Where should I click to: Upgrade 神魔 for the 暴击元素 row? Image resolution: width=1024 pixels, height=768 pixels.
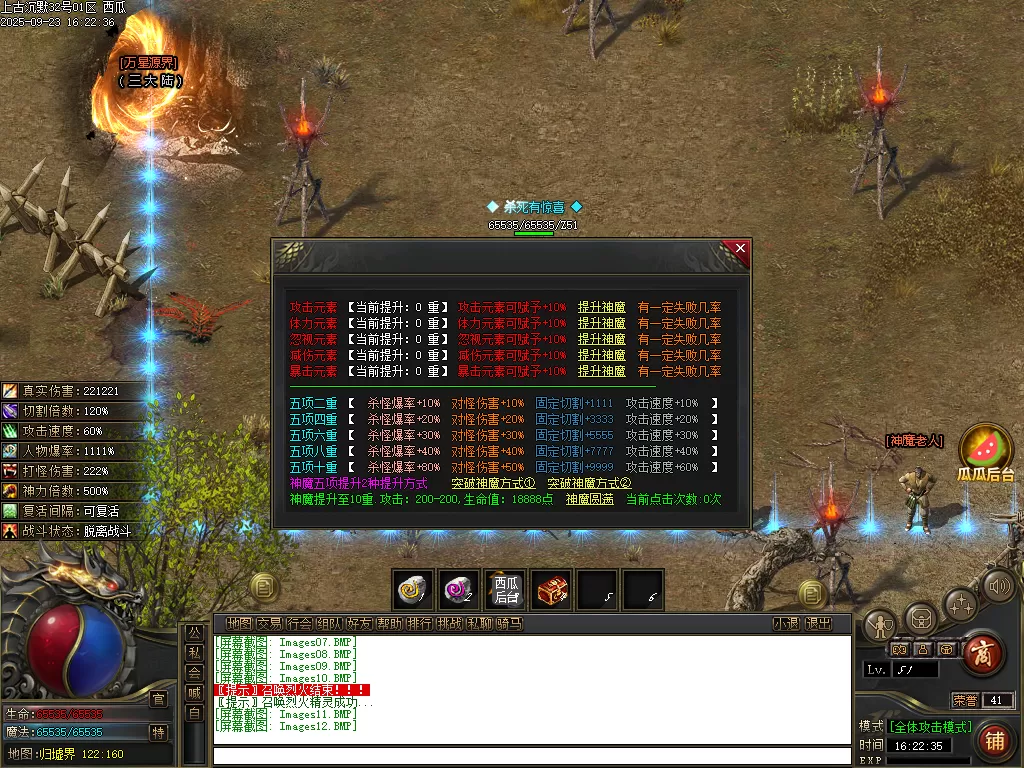pos(601,371)
